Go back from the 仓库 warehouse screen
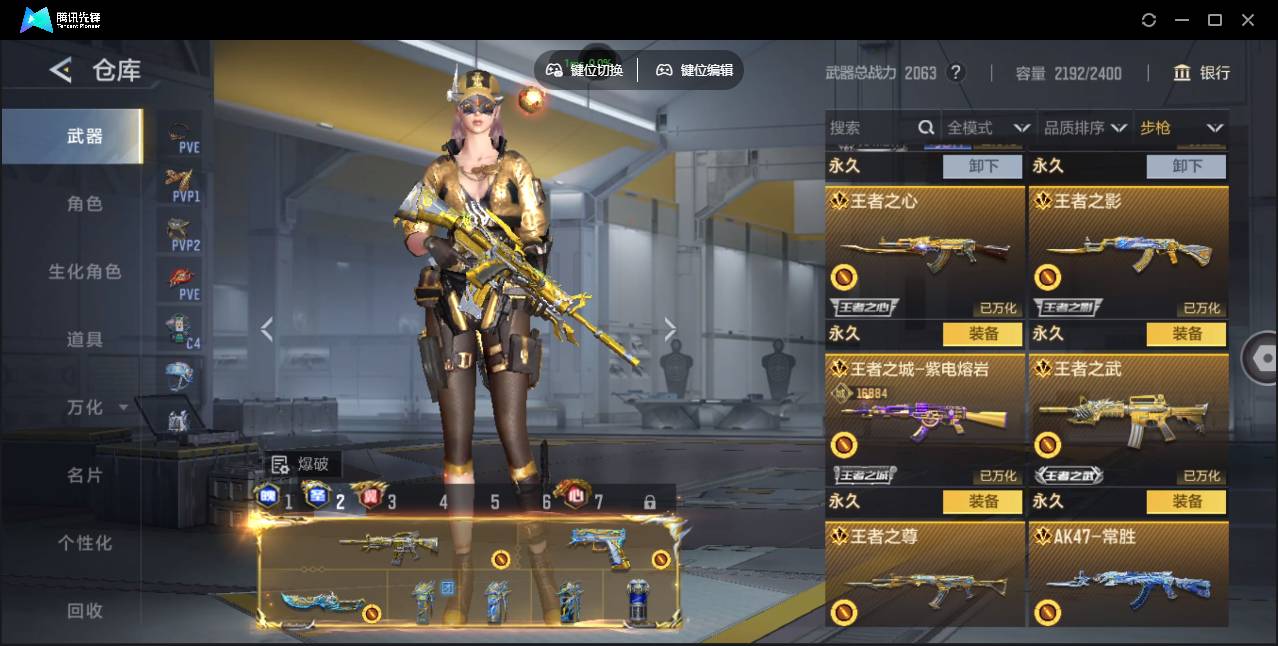The image size is (1278, 646). click(61, 70)
